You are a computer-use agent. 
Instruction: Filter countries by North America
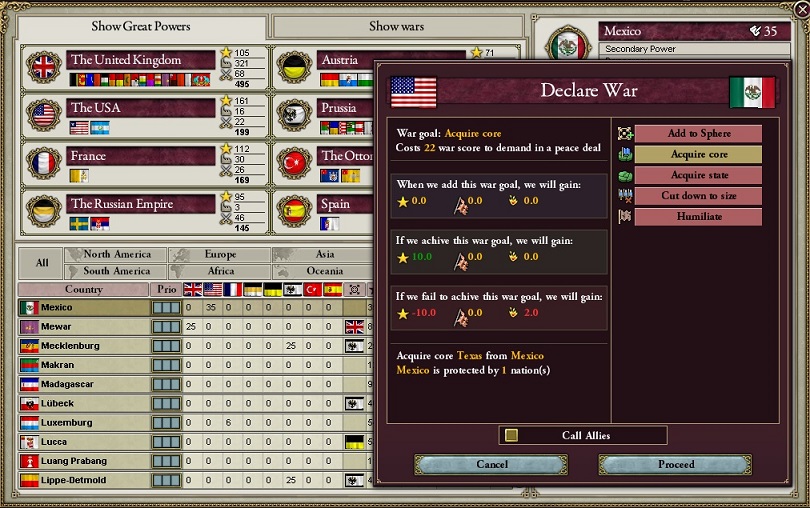116,255
